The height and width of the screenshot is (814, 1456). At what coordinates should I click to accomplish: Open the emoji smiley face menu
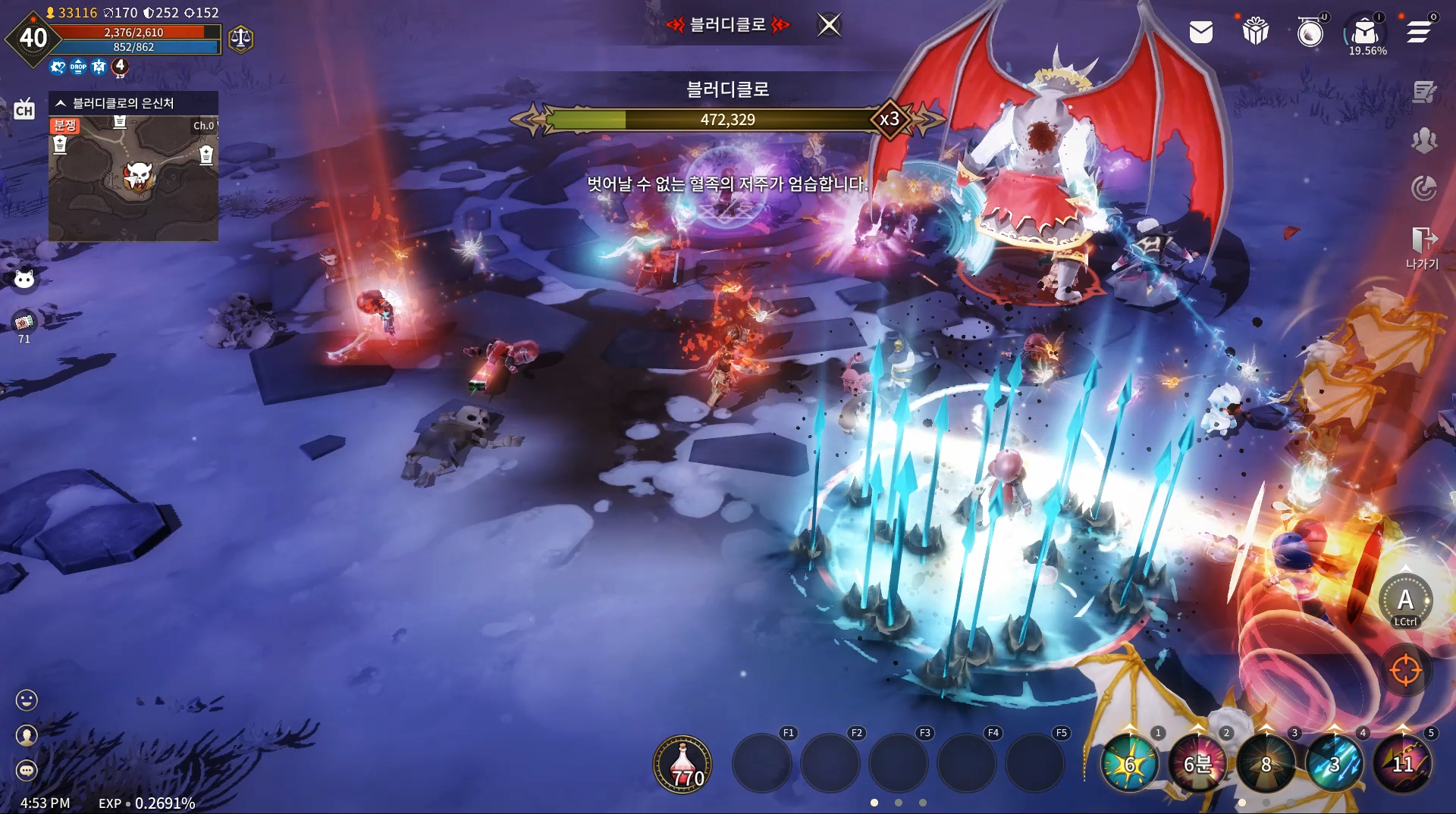coord(27,700)
